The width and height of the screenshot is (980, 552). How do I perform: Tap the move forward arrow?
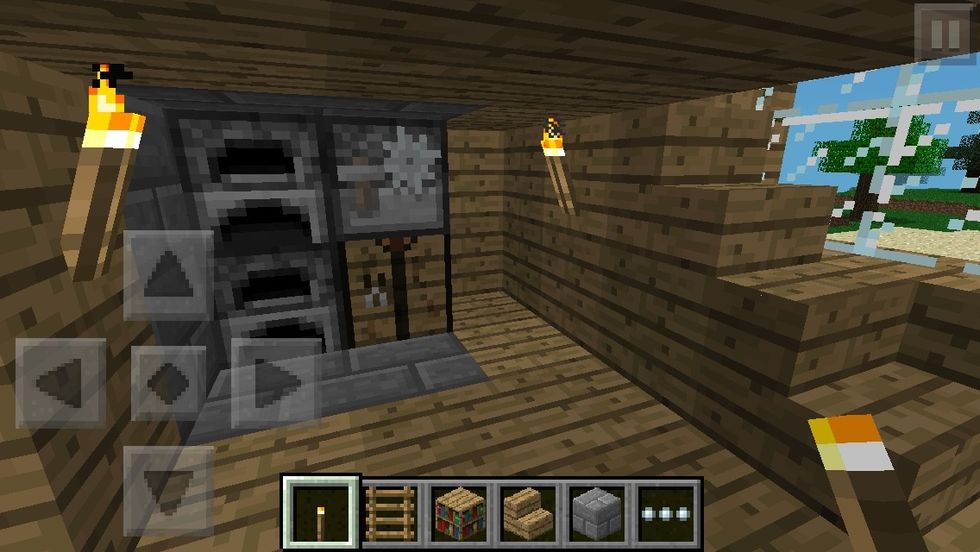pyautogui.click(x=168, y=274)
